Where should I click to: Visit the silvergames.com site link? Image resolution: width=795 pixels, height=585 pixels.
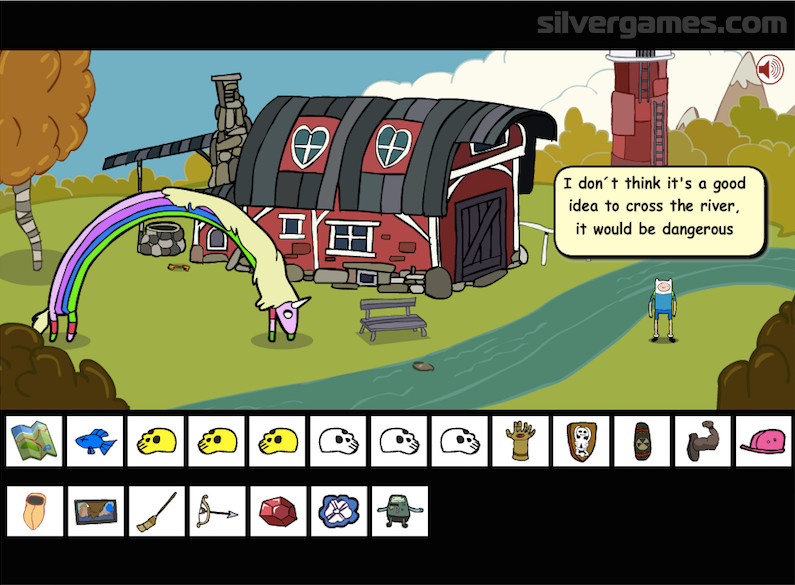pos(662,24)
